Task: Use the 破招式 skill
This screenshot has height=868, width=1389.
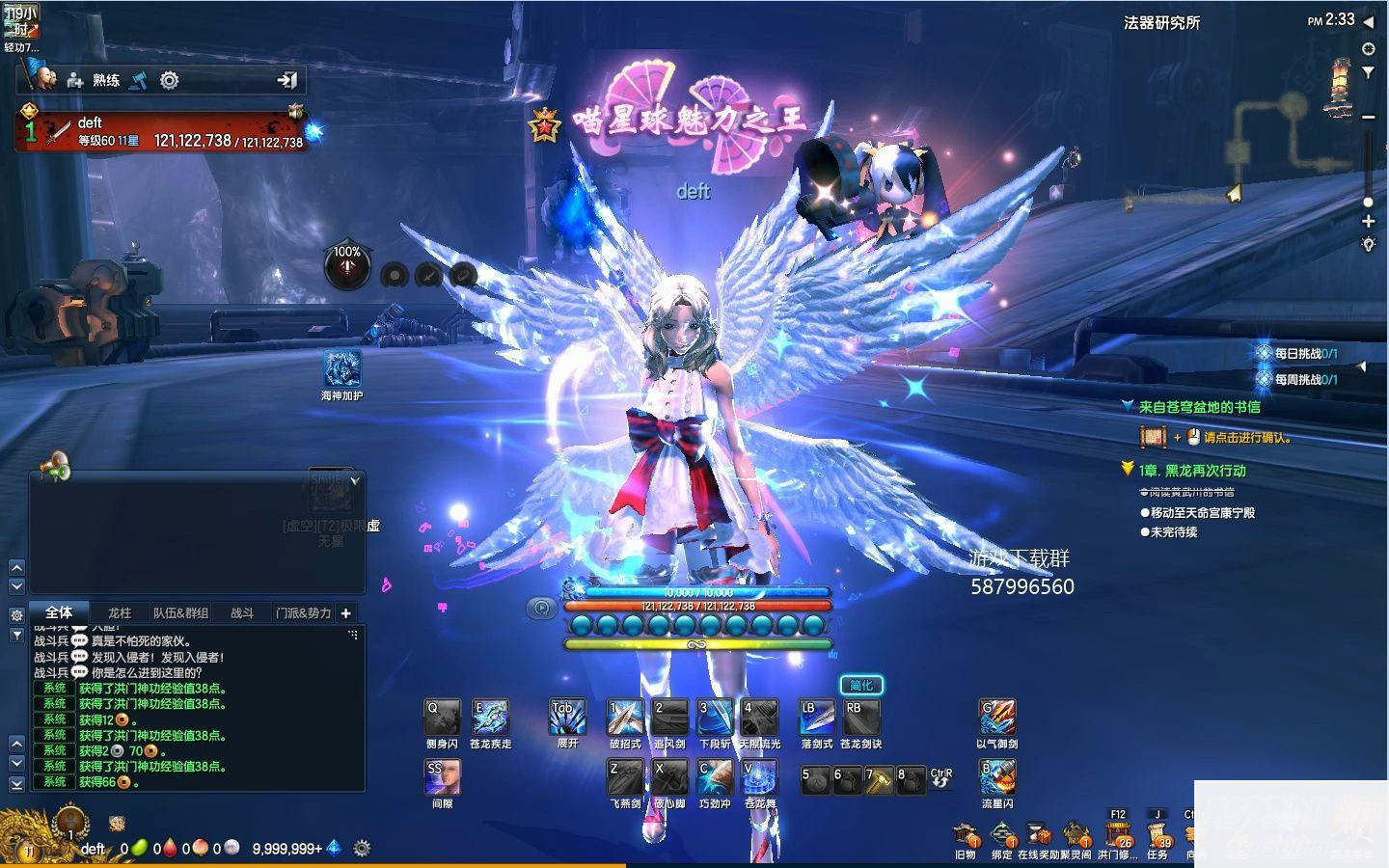Action: [x=625, y=719]
